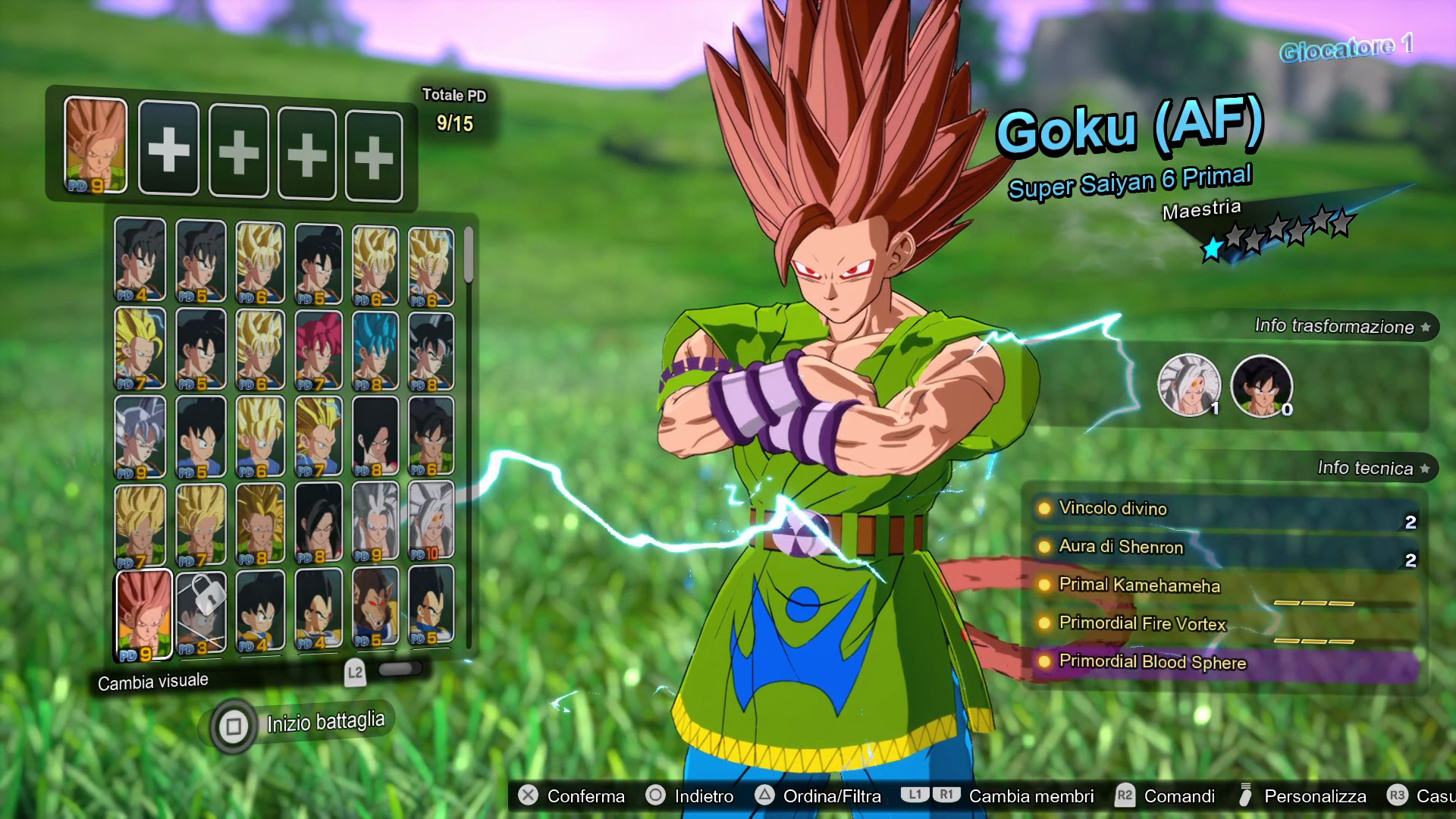Click the Indietro circle icon

coord(654,796)
